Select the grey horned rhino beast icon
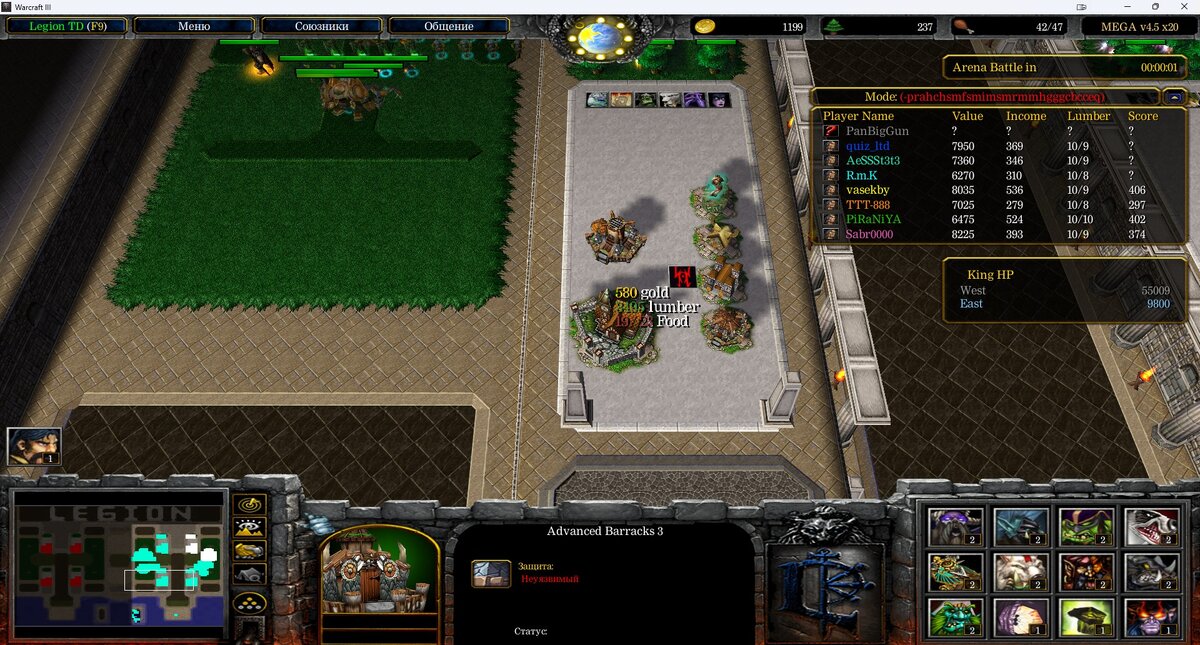 click(x=1150, y=572)
